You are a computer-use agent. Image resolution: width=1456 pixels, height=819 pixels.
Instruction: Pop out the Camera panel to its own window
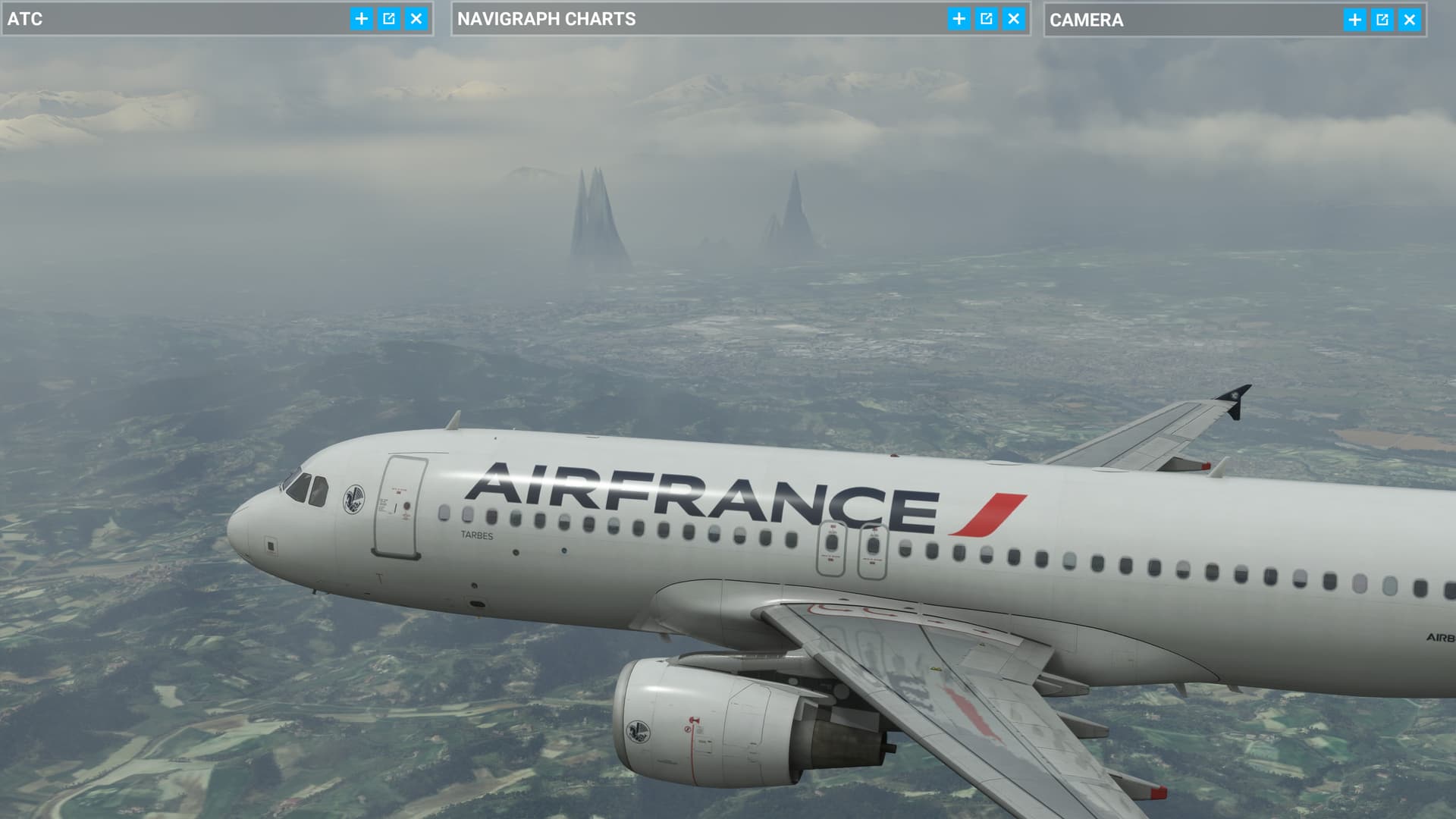[1382, 20]
